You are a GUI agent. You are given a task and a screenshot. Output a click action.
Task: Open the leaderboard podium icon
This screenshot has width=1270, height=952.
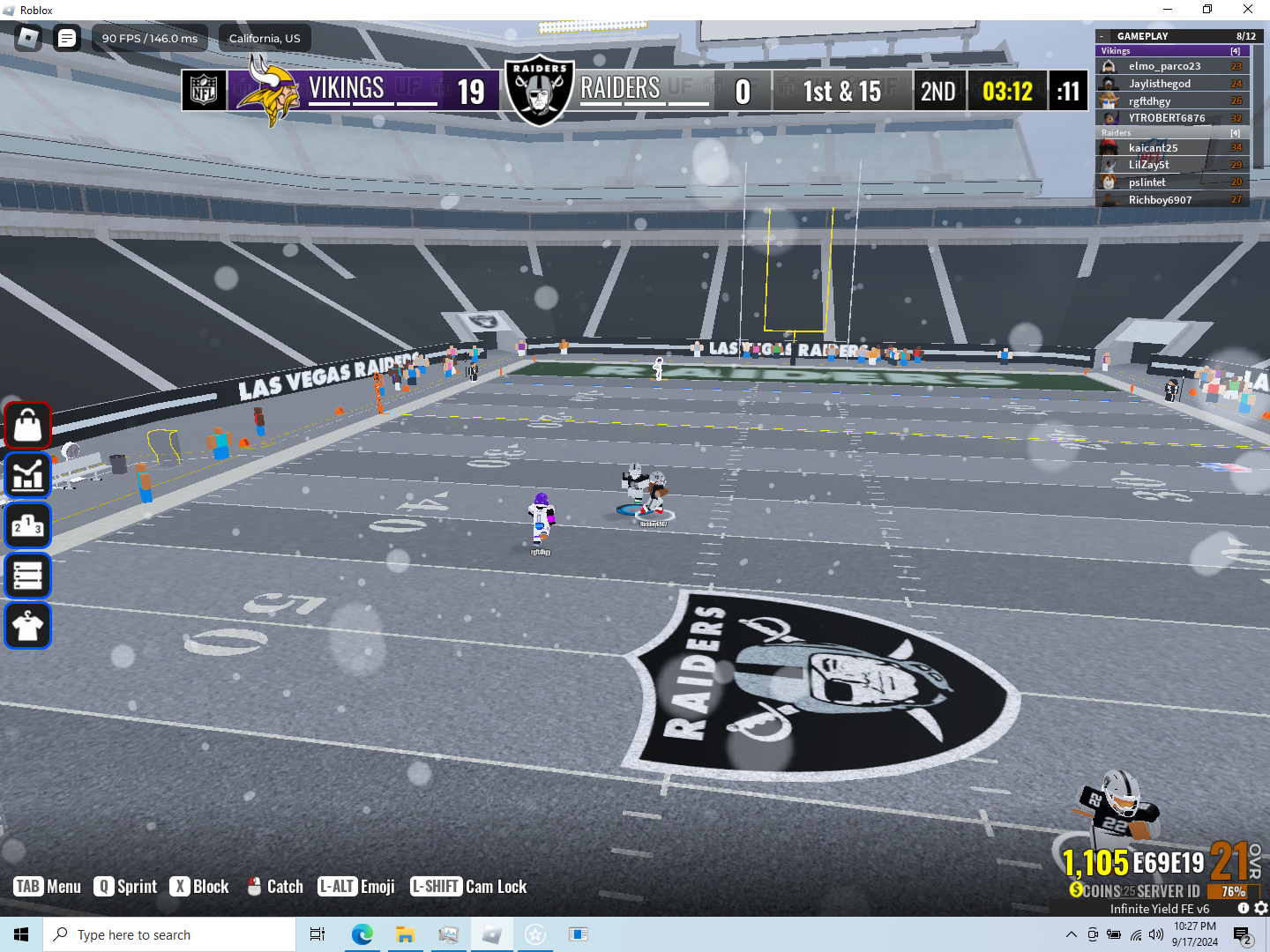click(x=28, y=526)
